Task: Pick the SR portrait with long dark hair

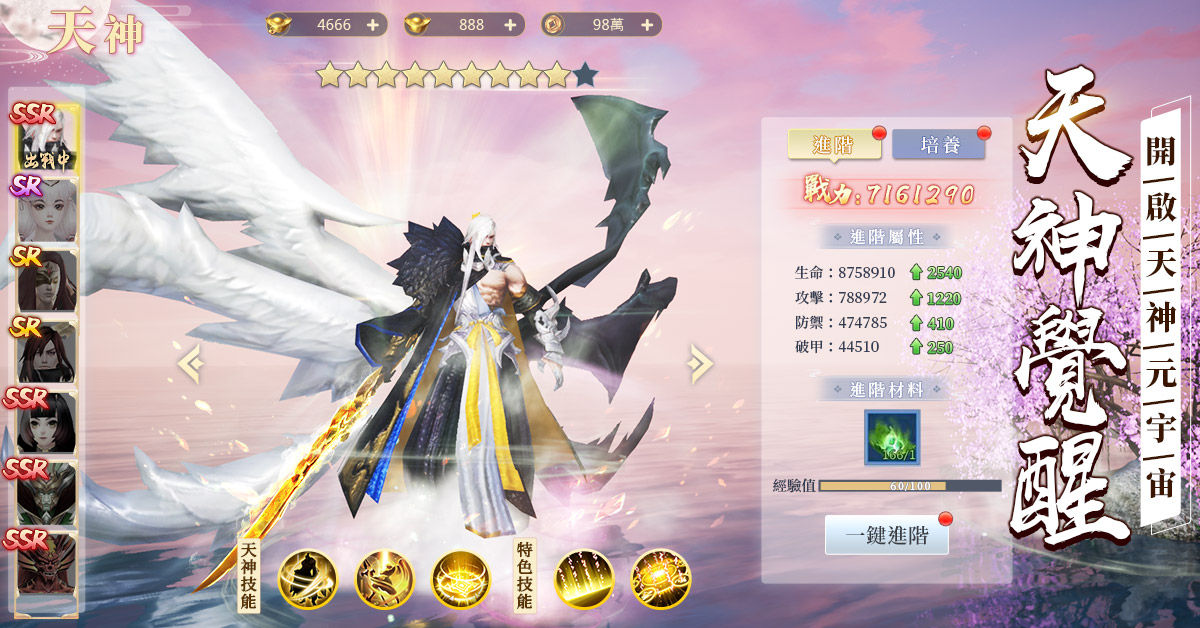Action: [x=46, y=351]
